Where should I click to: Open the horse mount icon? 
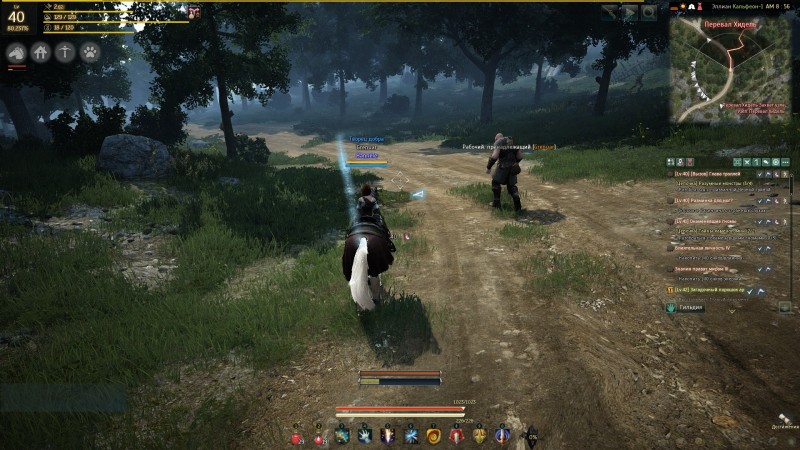pyautogui.click(x=16, y=52)
